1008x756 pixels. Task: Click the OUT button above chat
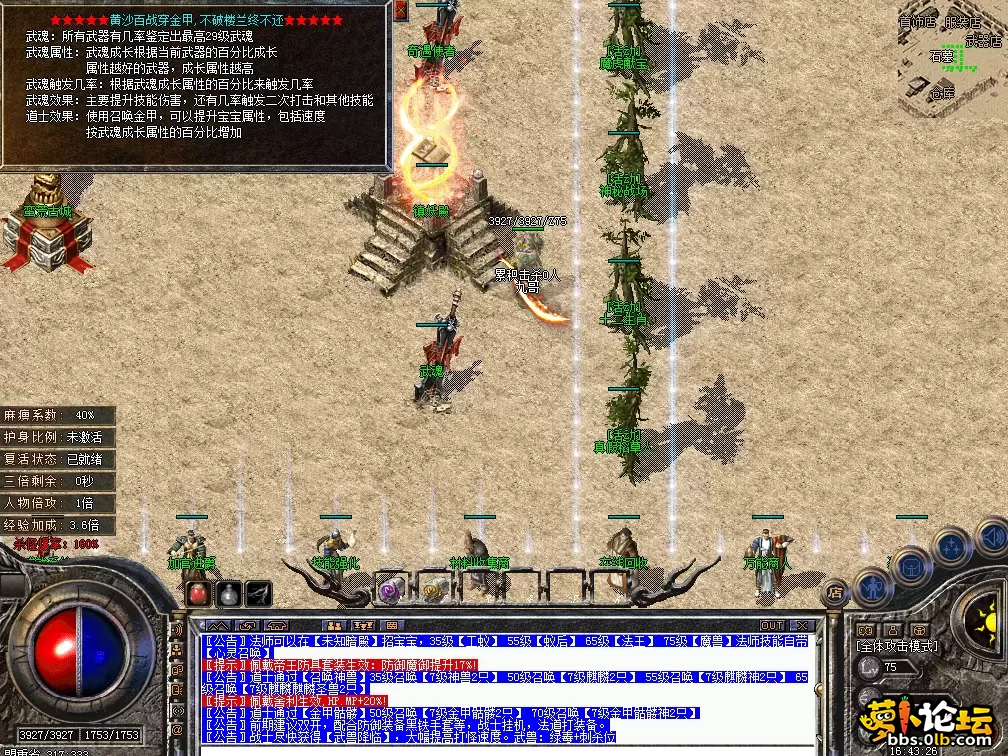coord(772,625)
